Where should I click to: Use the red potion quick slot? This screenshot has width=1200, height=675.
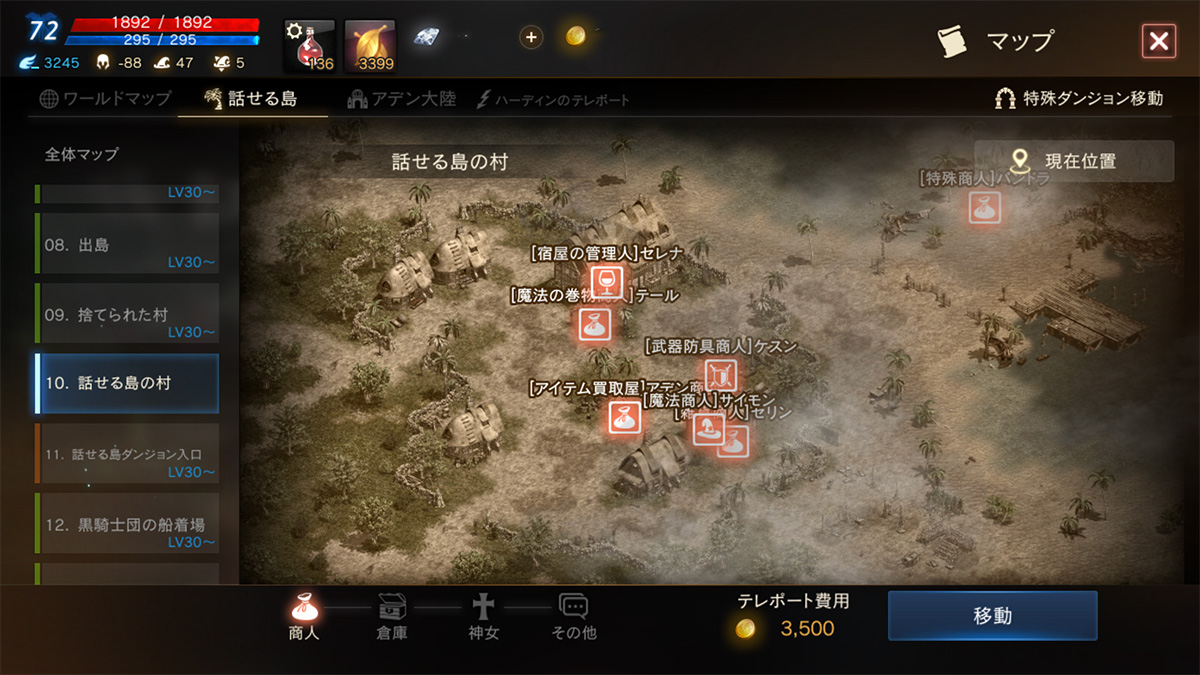coord(310,46)
